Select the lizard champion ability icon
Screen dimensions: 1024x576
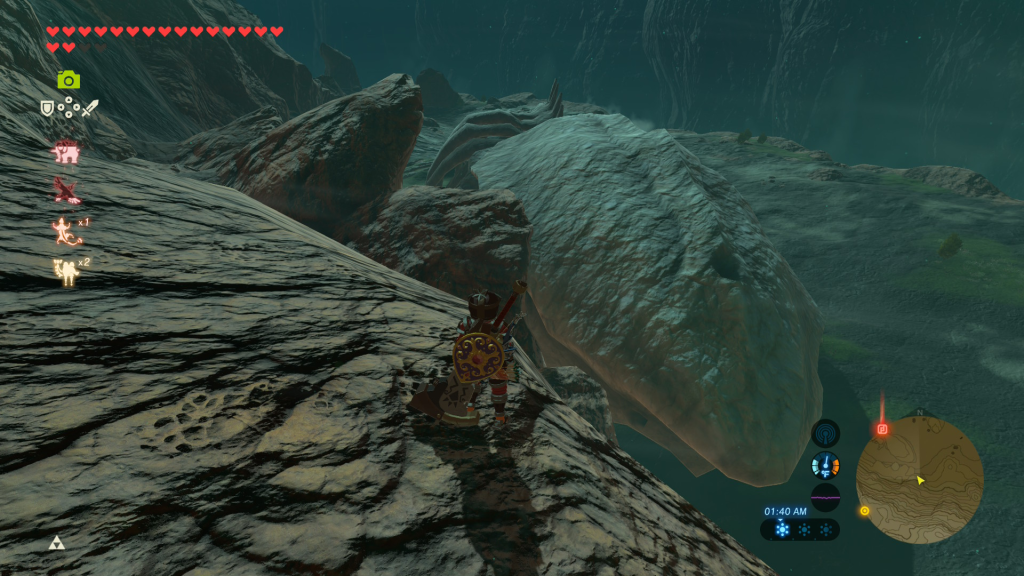pyautogui.click(x=66, y=231)
